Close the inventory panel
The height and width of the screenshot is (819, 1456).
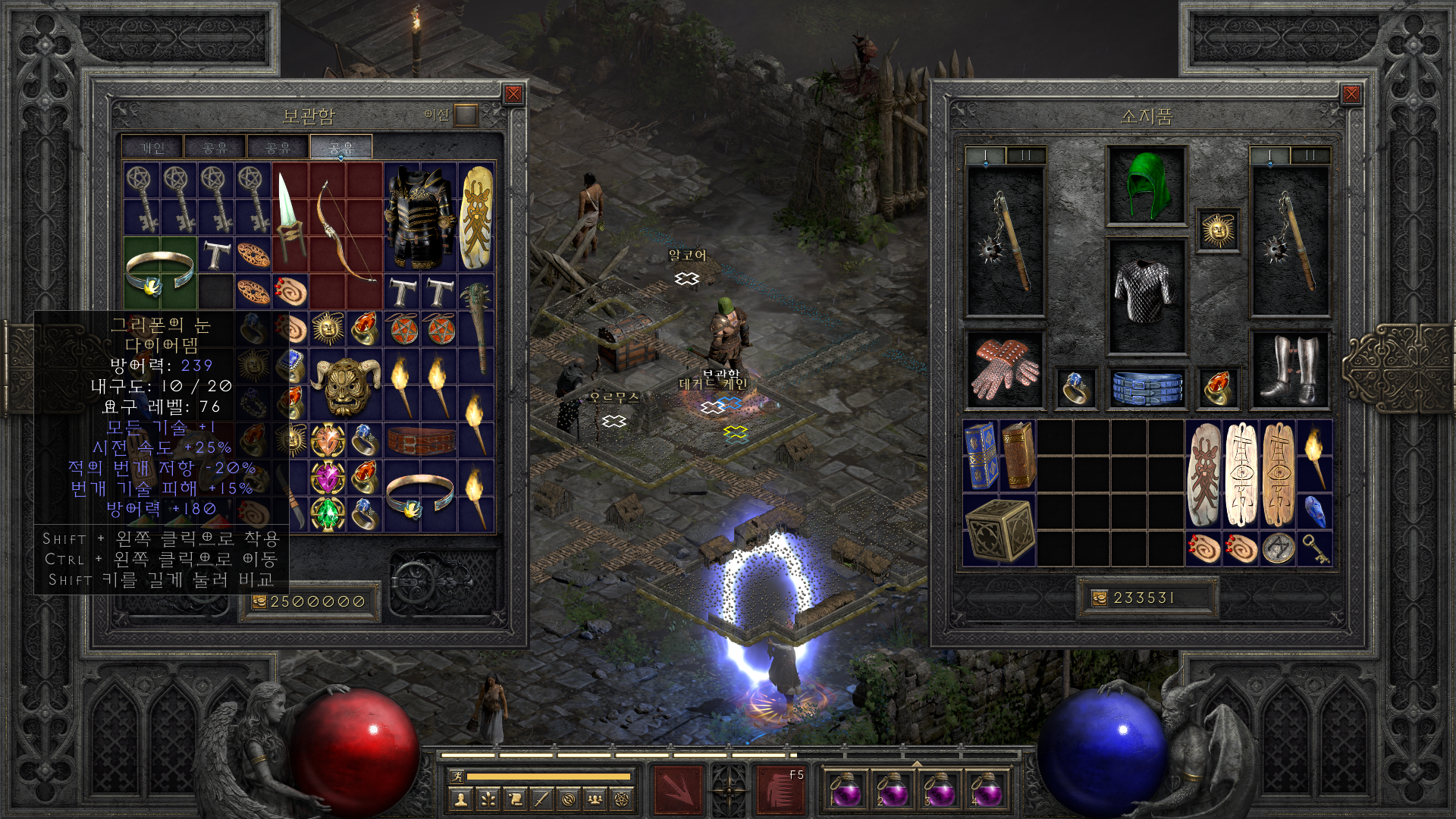1351,94
